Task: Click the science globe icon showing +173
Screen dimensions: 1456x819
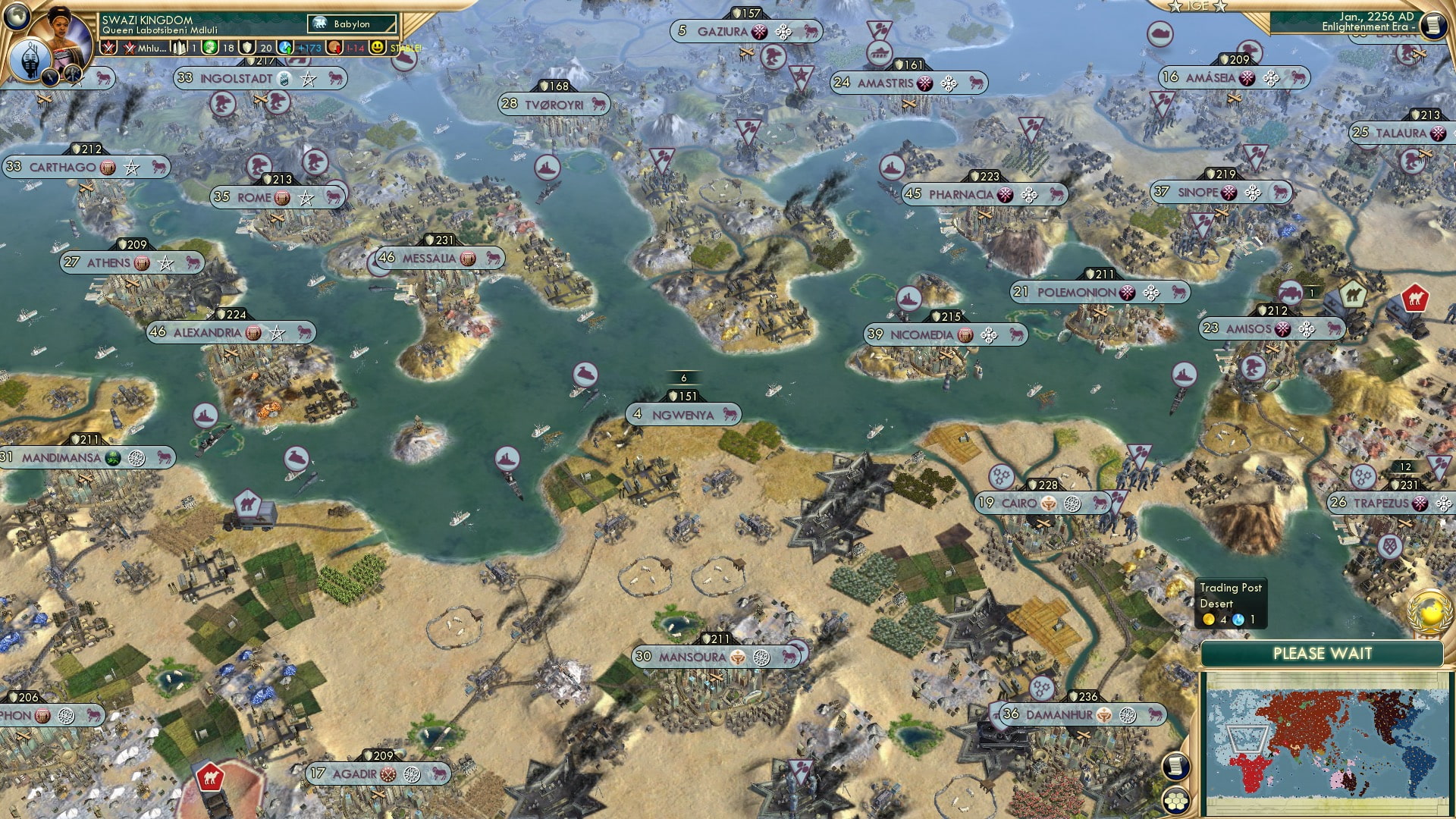Action: [x=287, y=48]
